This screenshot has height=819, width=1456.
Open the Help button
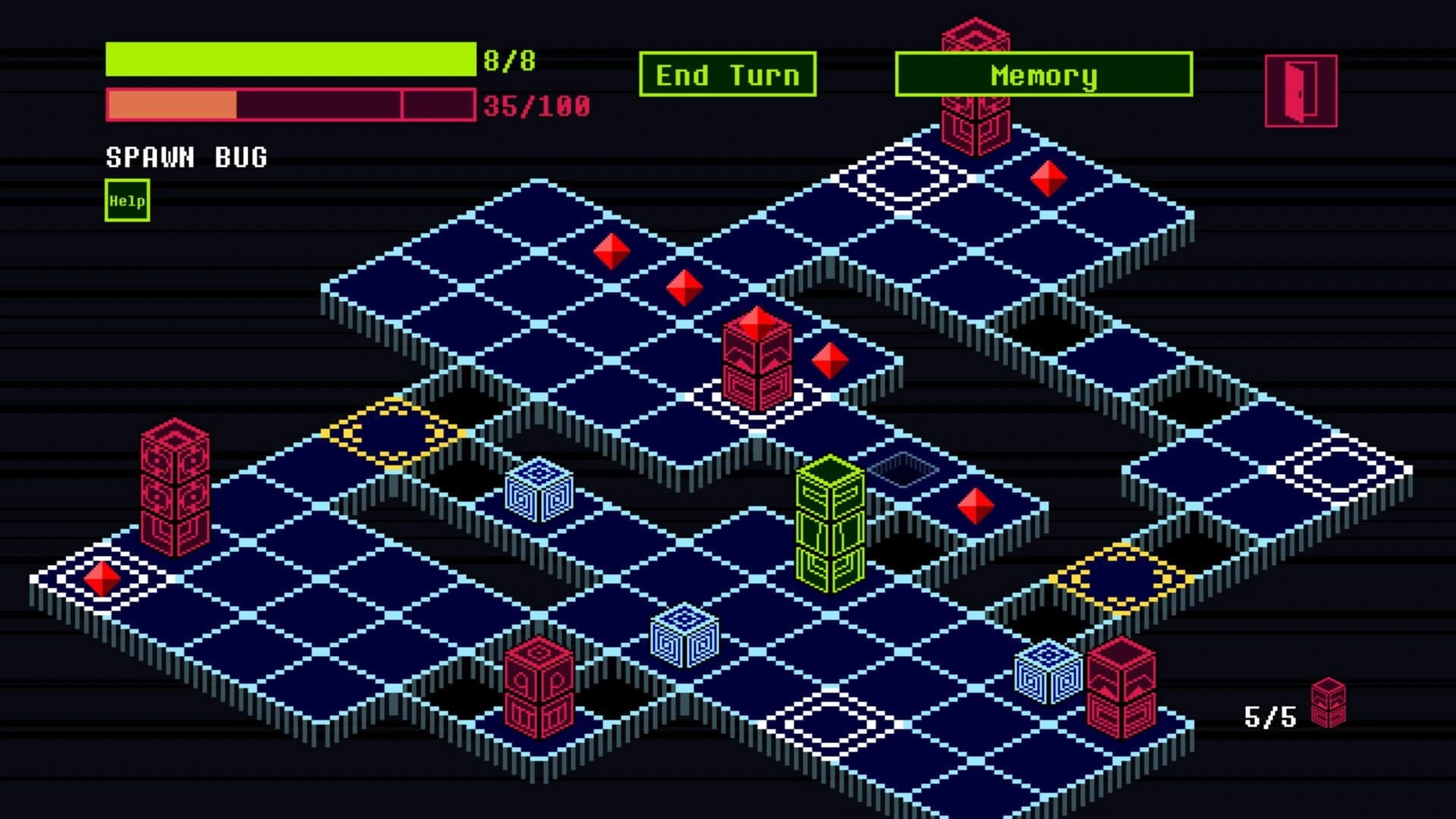pyautogui.click(x=127, y=201)
